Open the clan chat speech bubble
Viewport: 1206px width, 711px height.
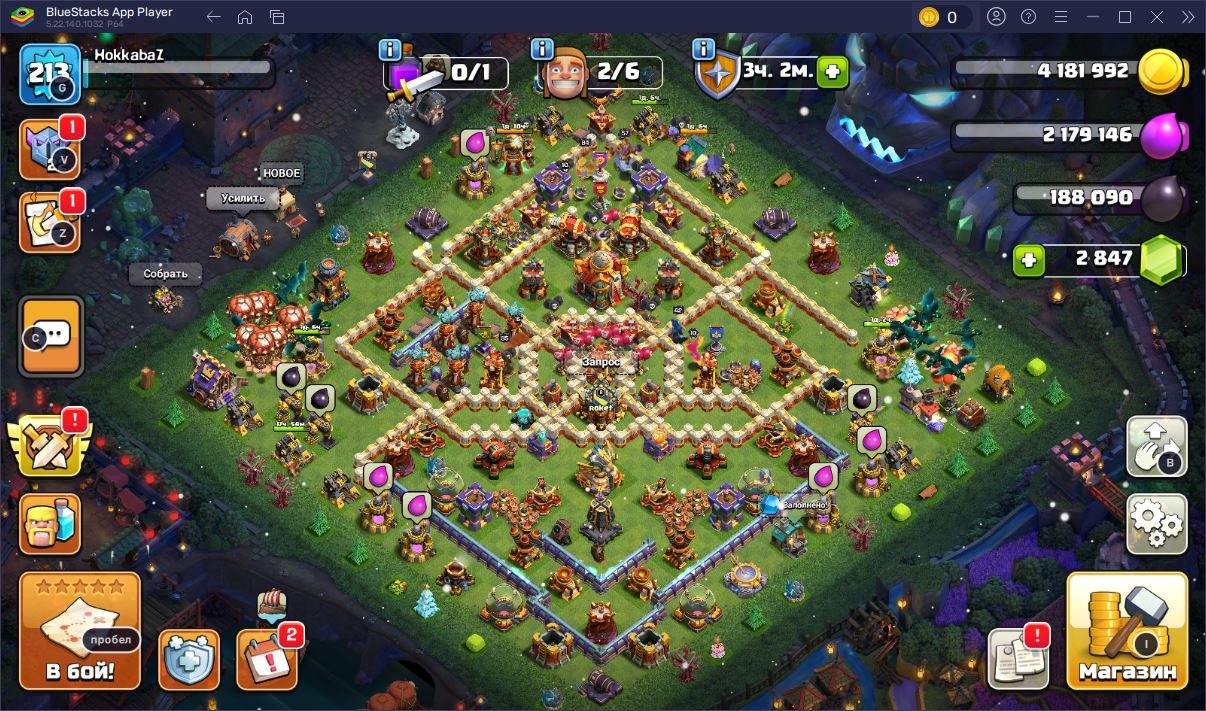(x=51, y=336)
